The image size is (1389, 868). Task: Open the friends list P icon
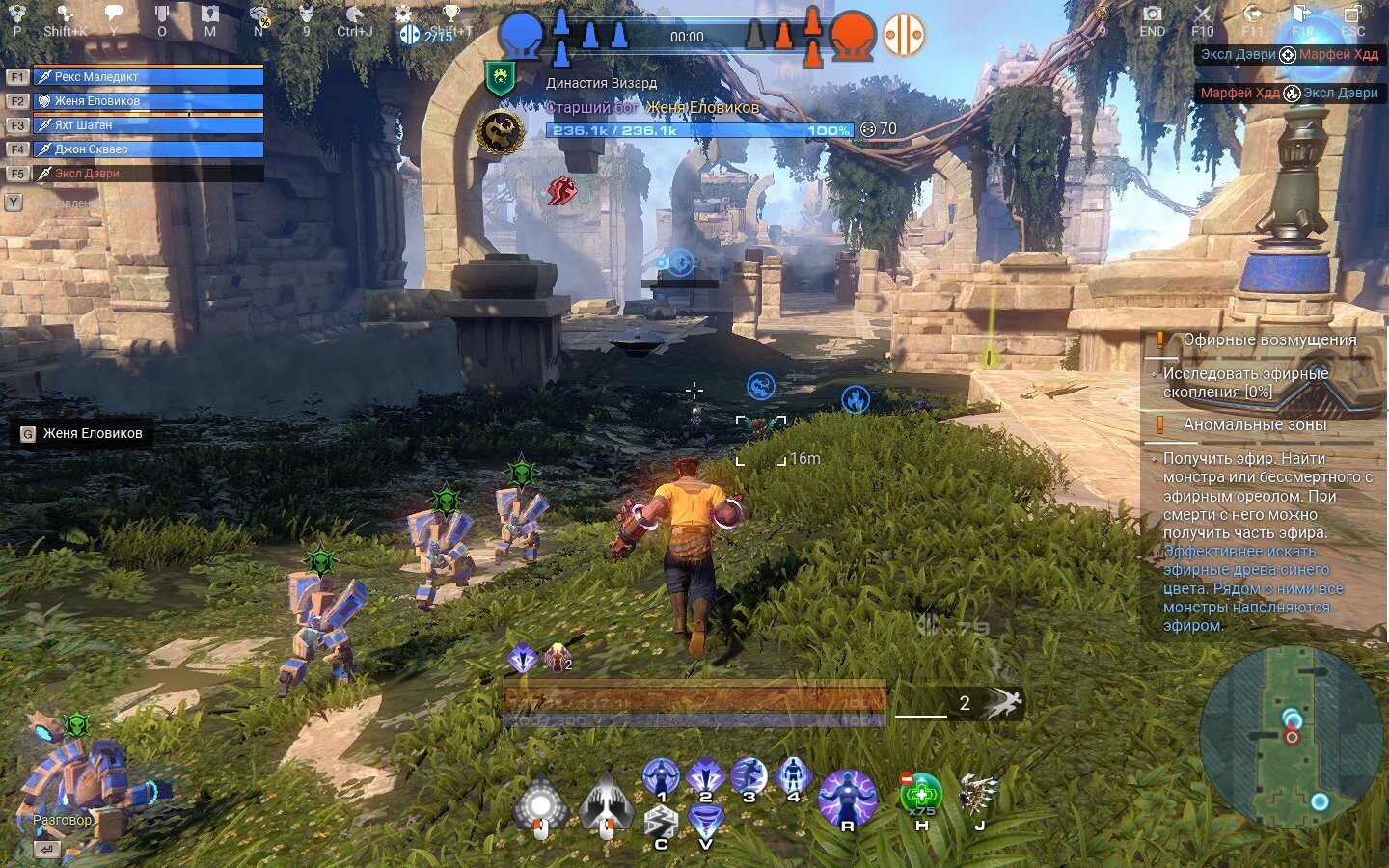(x=16, y=14)
